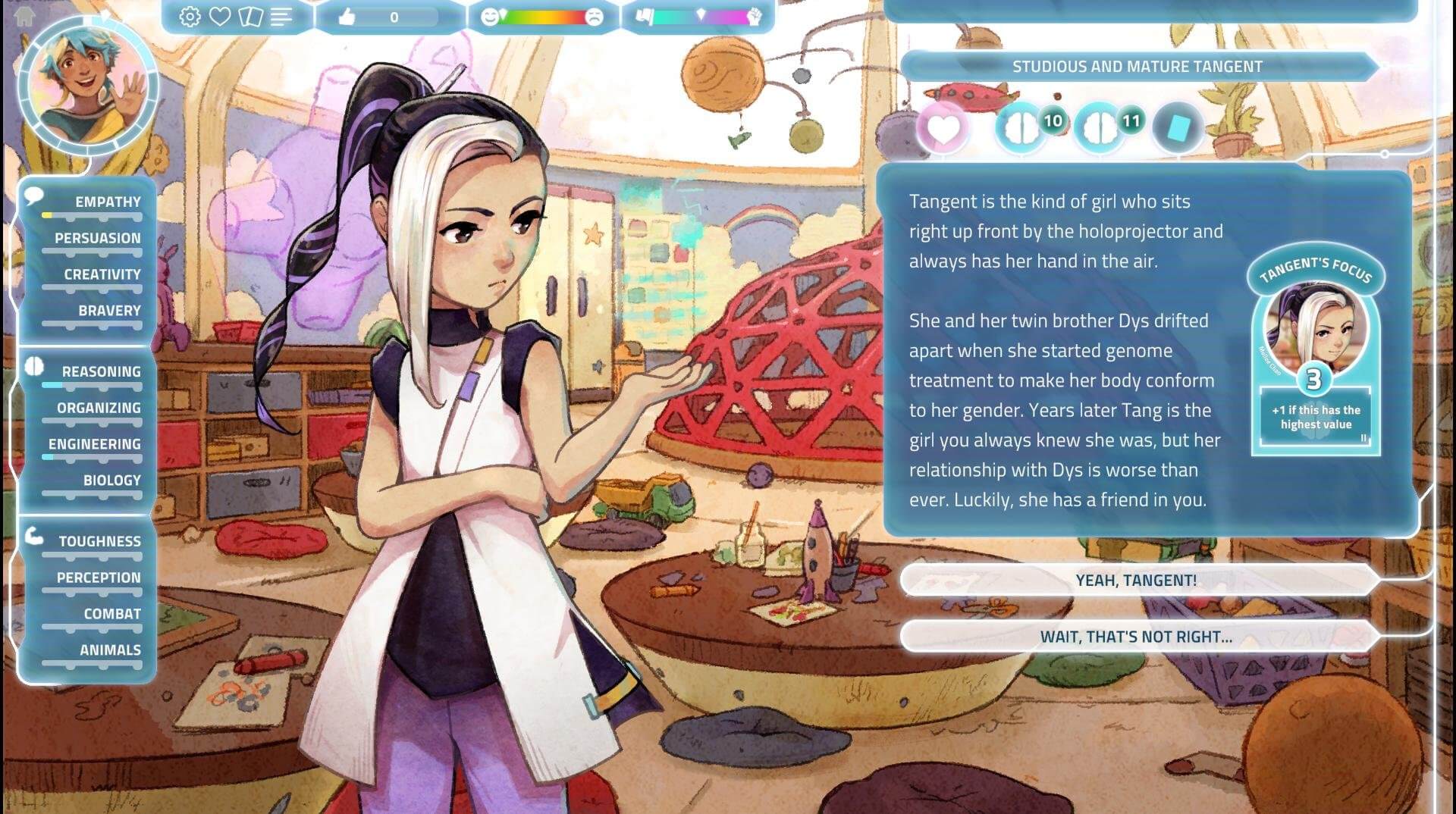
Task: Select the Toughness skill
Action: tap(99, 542)
